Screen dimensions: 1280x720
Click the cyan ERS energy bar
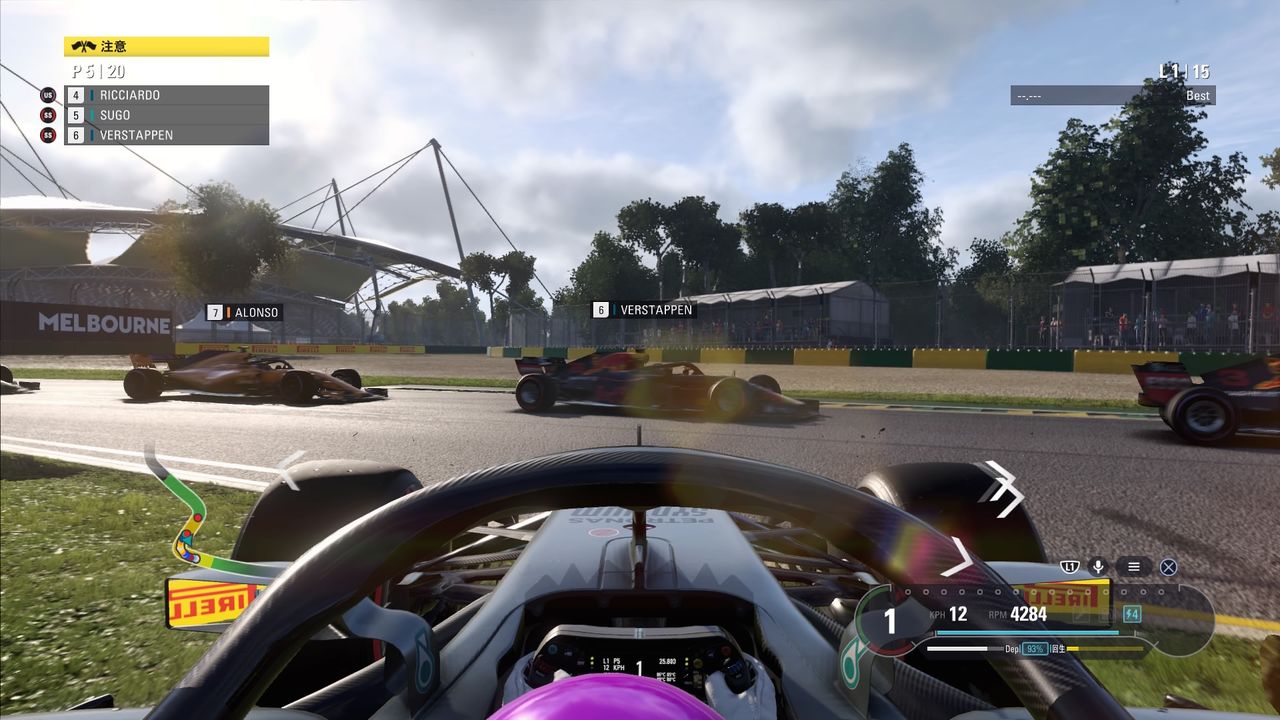(x=1027, y=632)
